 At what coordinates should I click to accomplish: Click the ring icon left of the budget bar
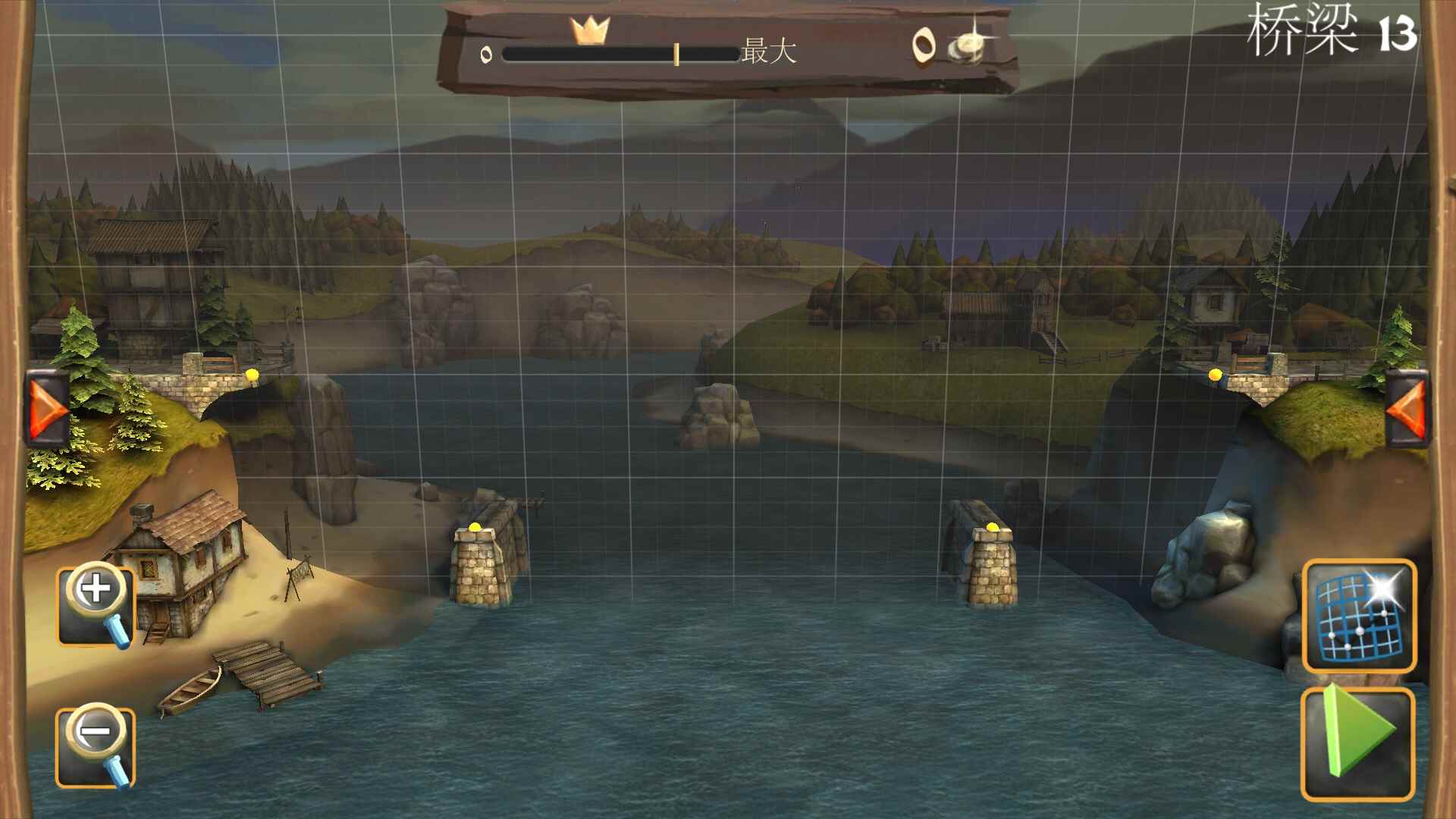click(x=485, y=55)
